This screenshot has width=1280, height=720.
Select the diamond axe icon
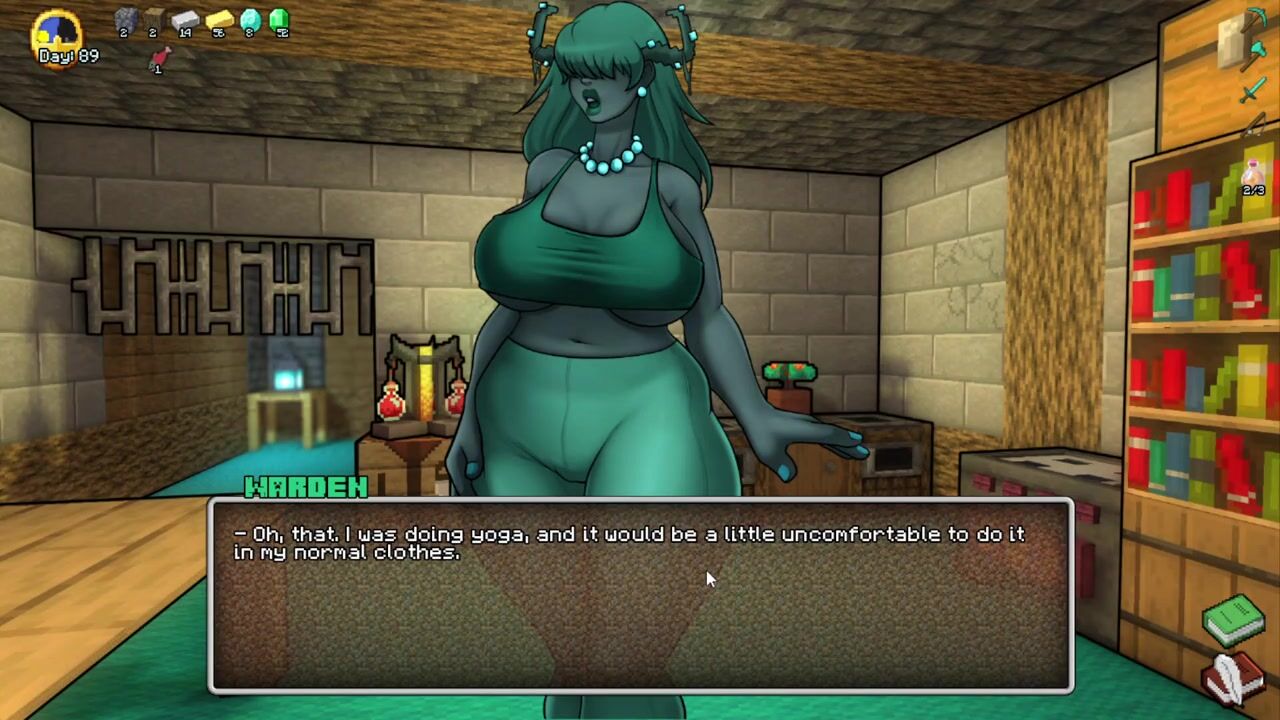(x=1253, y=55)
